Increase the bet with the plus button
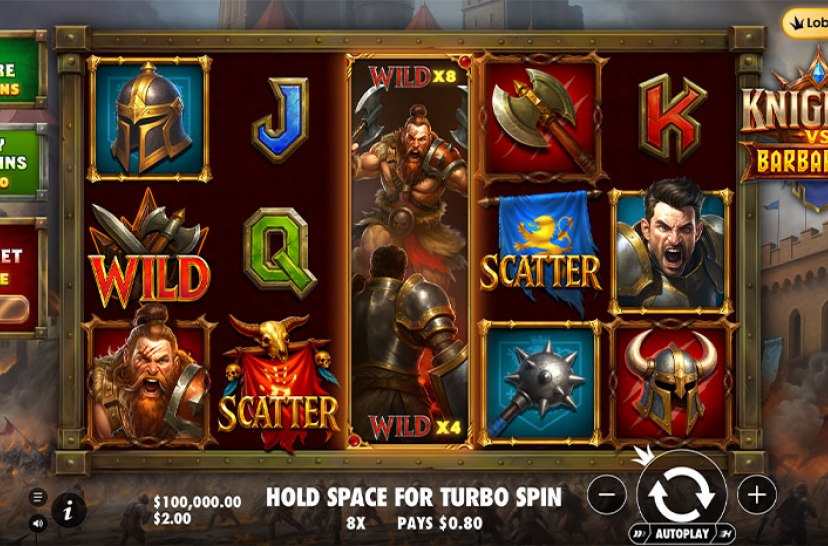The image size is (828, 546). click(x=757, y=493)
